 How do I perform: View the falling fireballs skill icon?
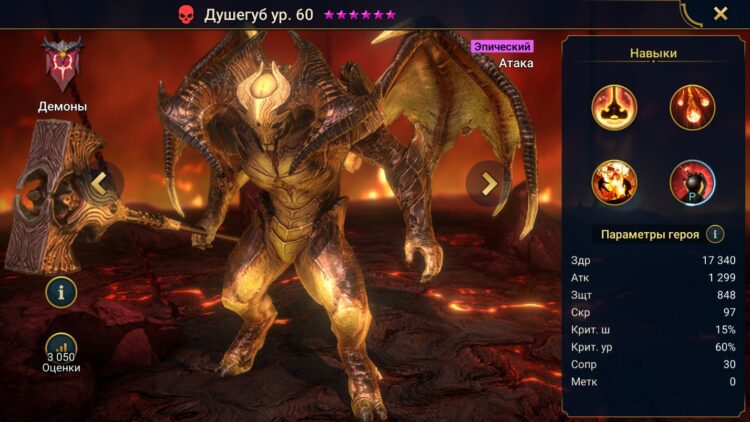692,107
